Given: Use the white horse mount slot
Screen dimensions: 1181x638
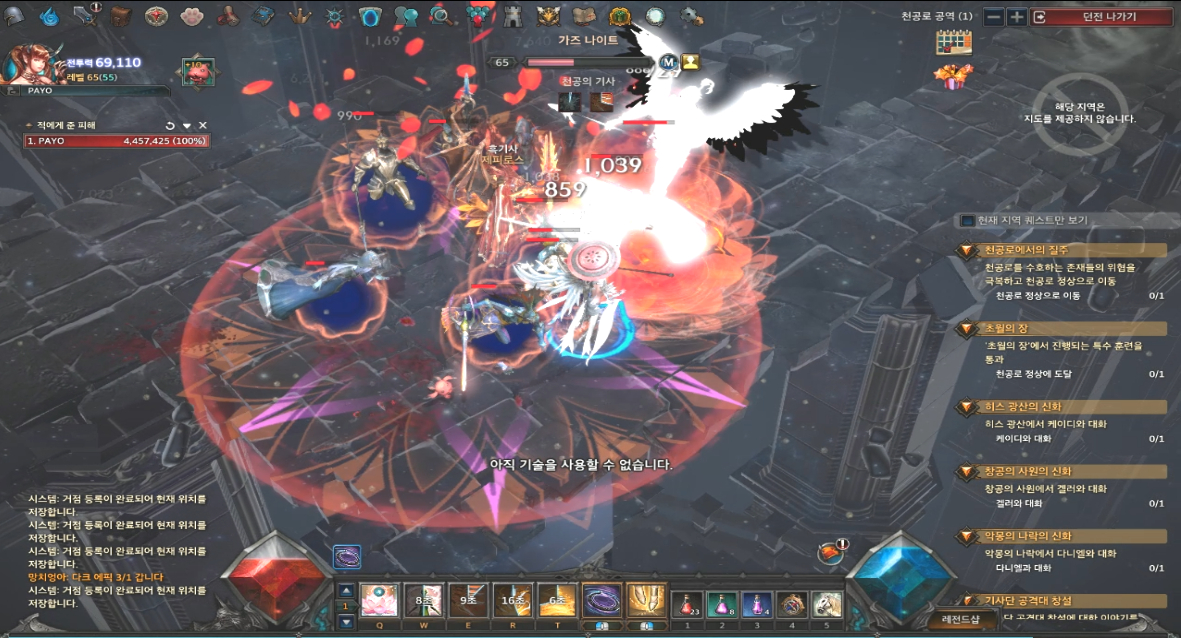Looking at the screenshot, I should coord(827,603).
